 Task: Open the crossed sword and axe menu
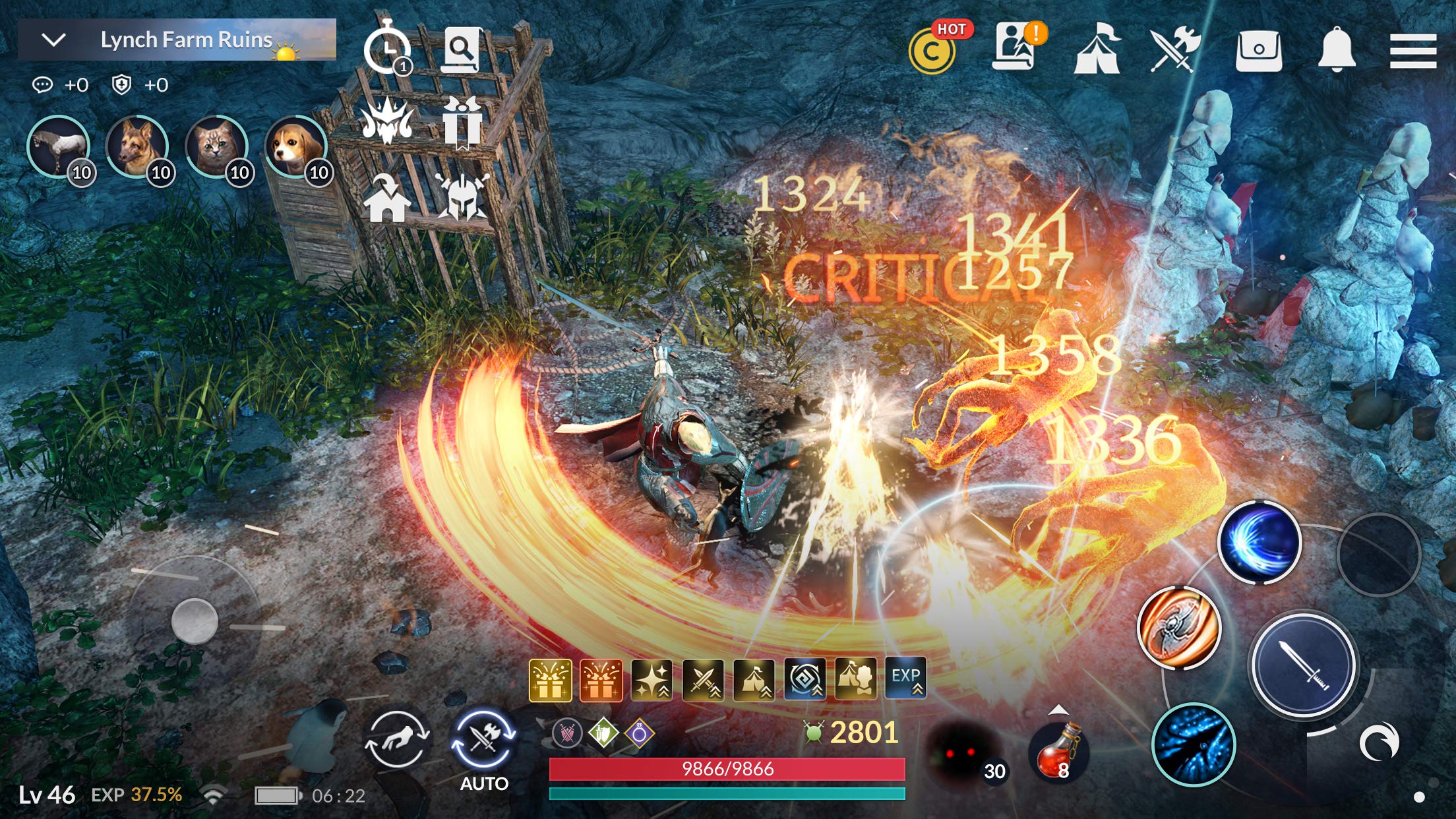[x=1175, y=49]
